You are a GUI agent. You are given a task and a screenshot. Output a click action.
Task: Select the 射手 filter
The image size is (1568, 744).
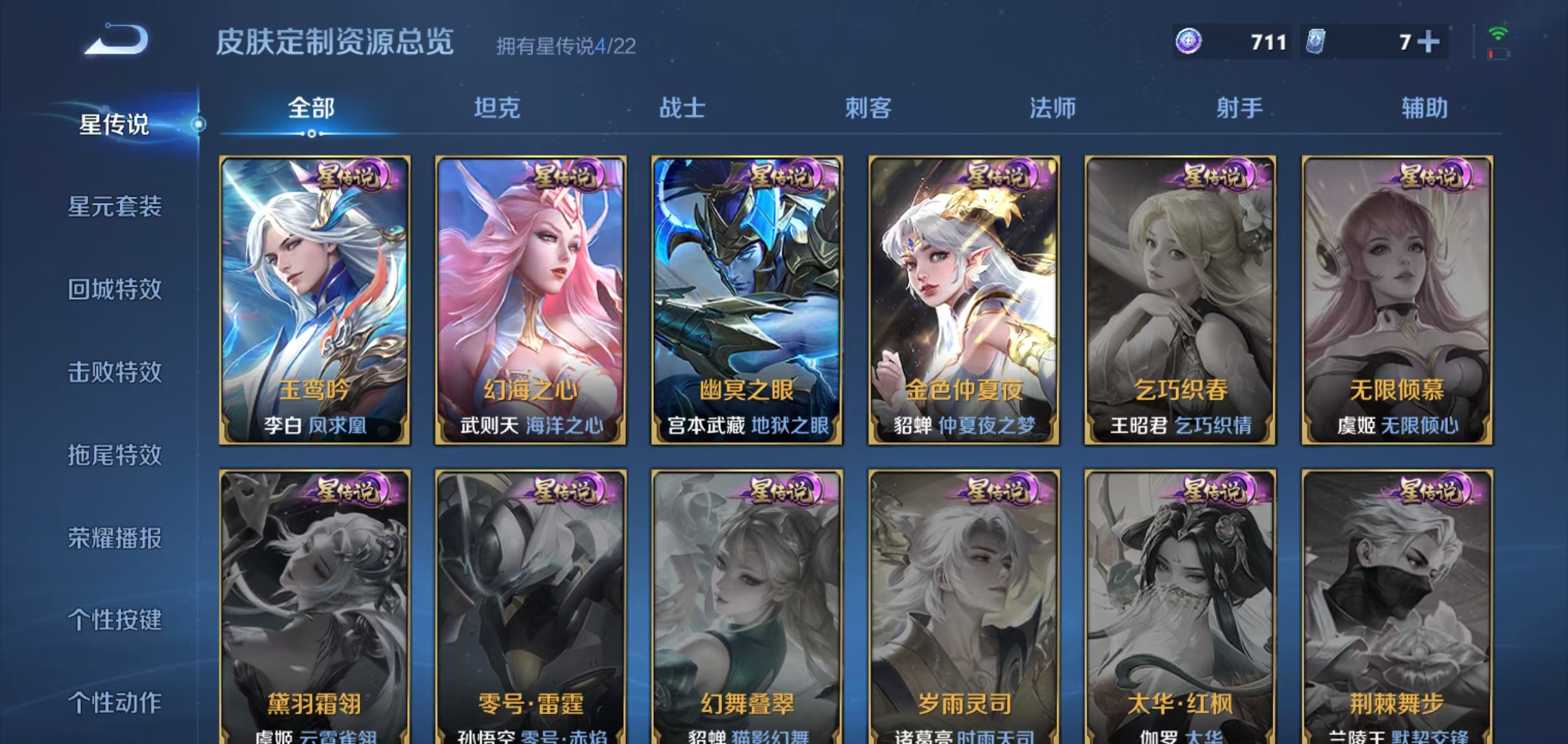1237,109
